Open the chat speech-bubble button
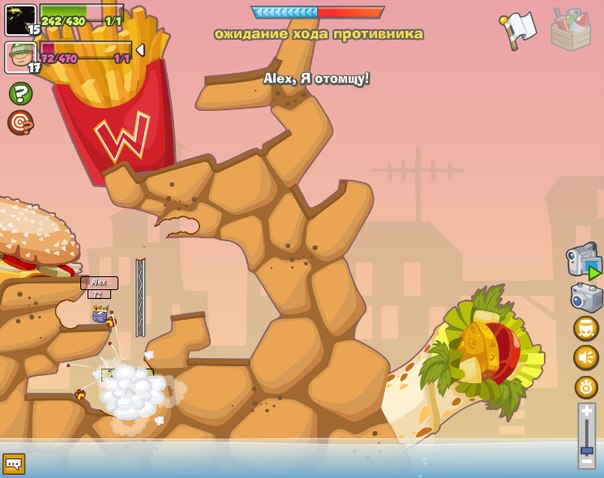The width and height of the screenshot is (604, 478). 13,464
